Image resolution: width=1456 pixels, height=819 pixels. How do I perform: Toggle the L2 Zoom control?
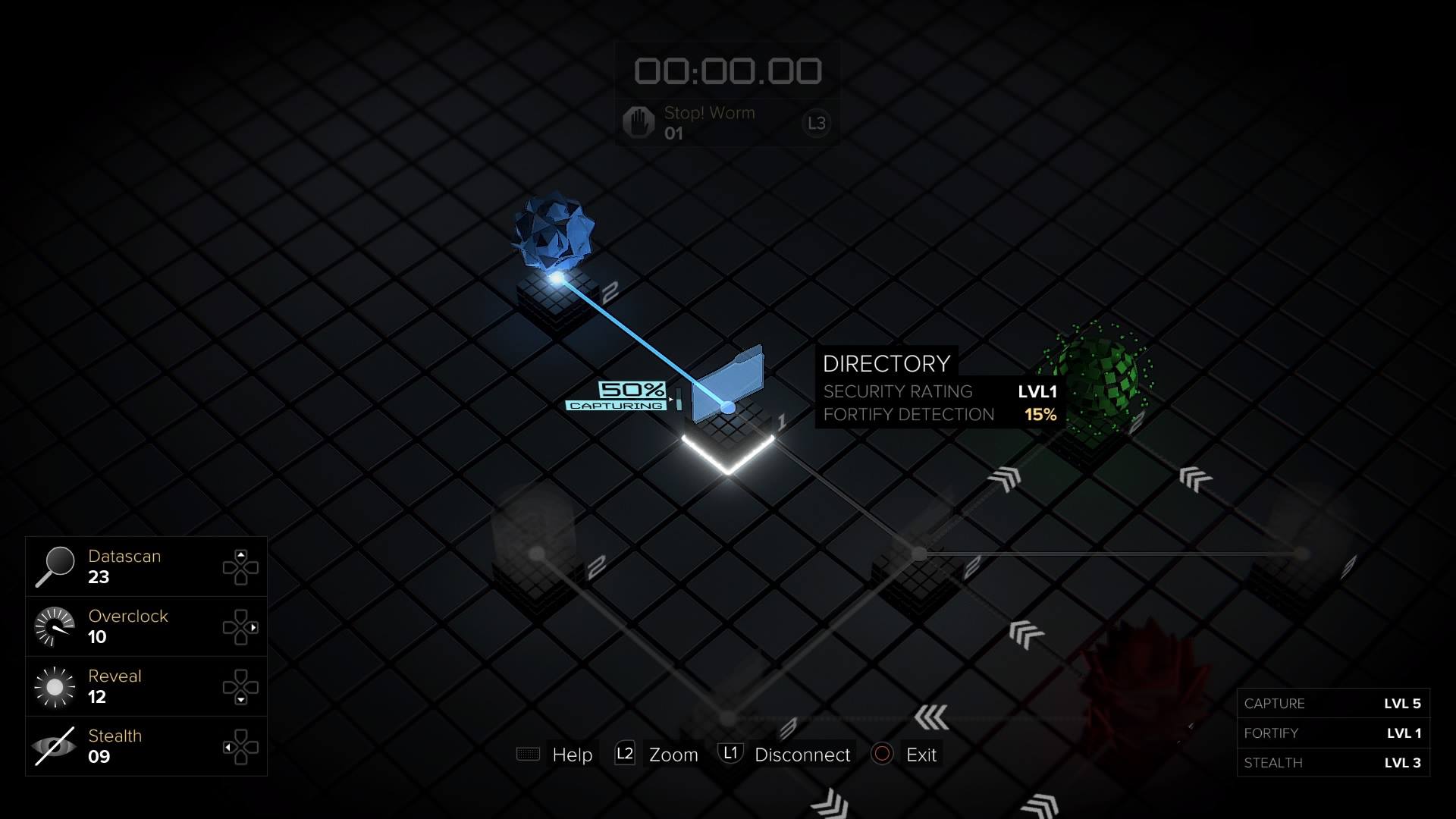coord(624,754)
